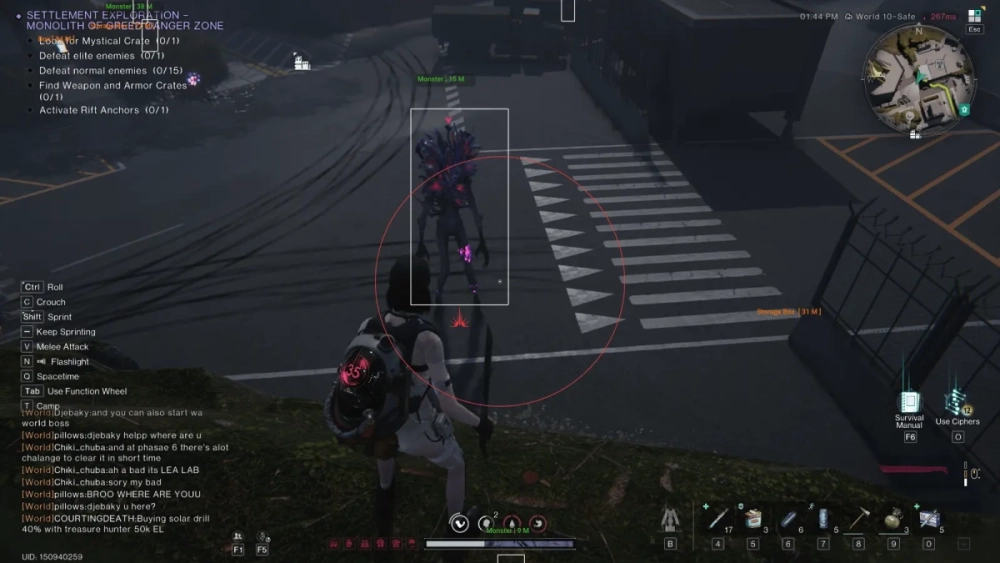Select the blue bandage roll slot
Screen dimensions: 1000x563
pyautogui.click(x=788, y=519)
